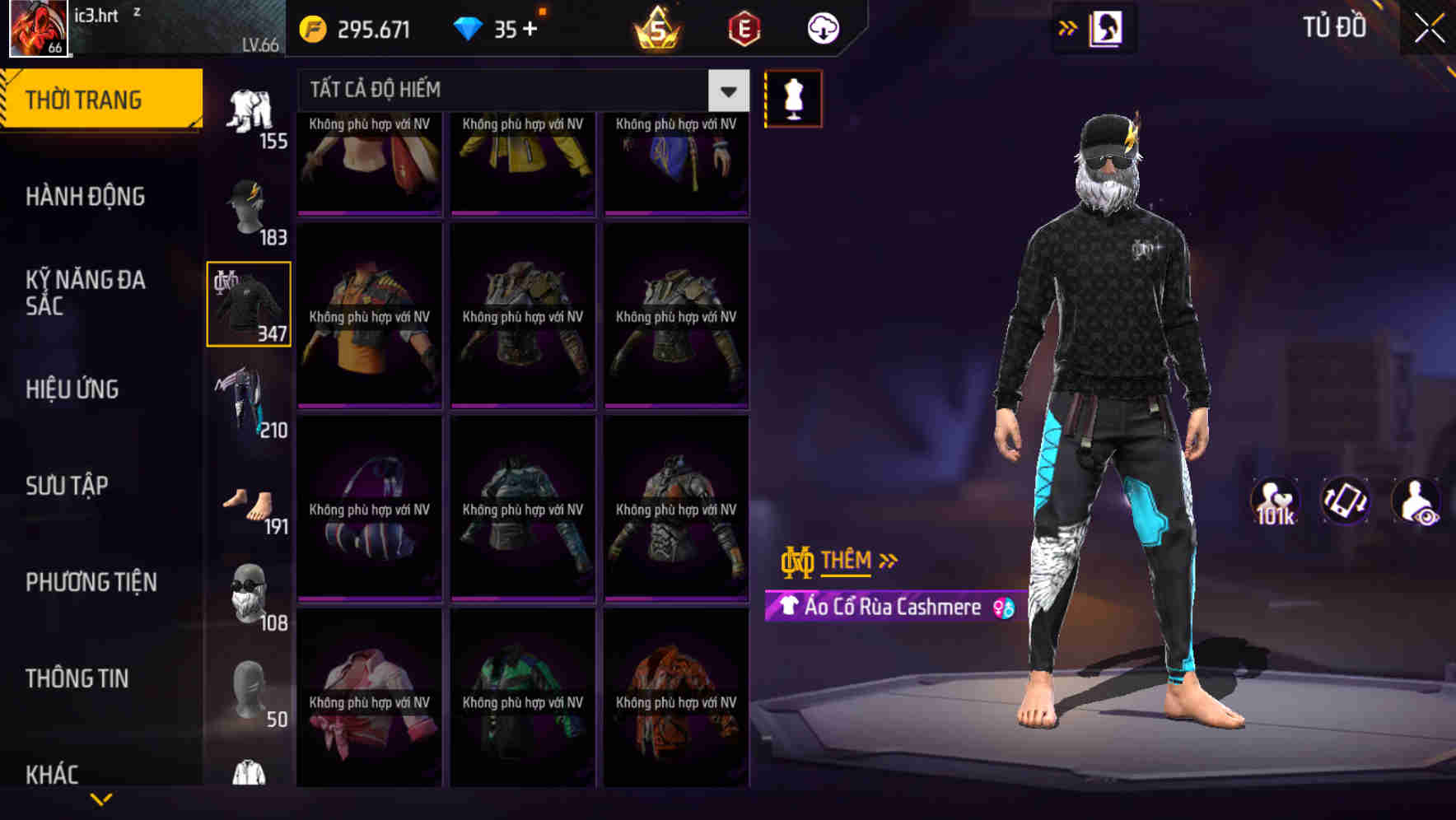Select the shirt category icon labeled 347
Viewport: 1456px width, 820px height.
point(248,303)
